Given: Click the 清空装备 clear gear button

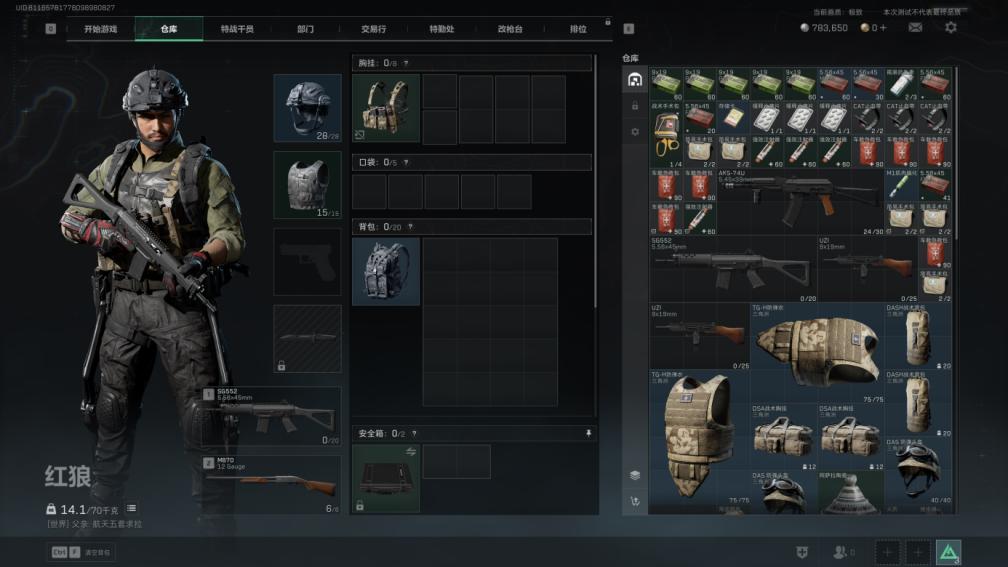Looking at the screenshot, I should click(x=82, y=552).
